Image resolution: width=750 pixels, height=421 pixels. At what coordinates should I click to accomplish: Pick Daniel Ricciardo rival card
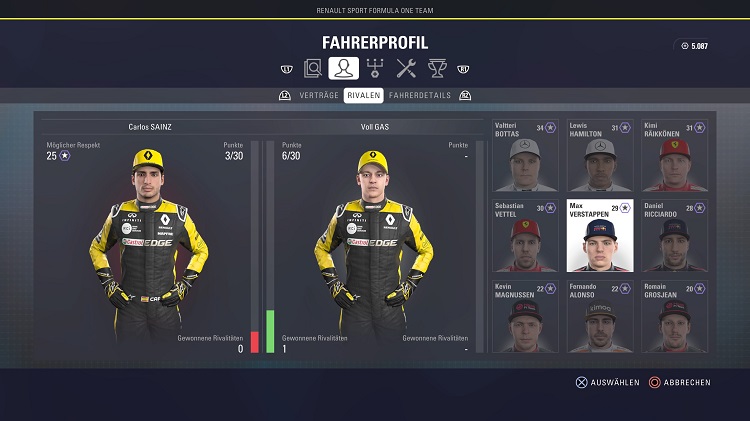pos(675,236)
